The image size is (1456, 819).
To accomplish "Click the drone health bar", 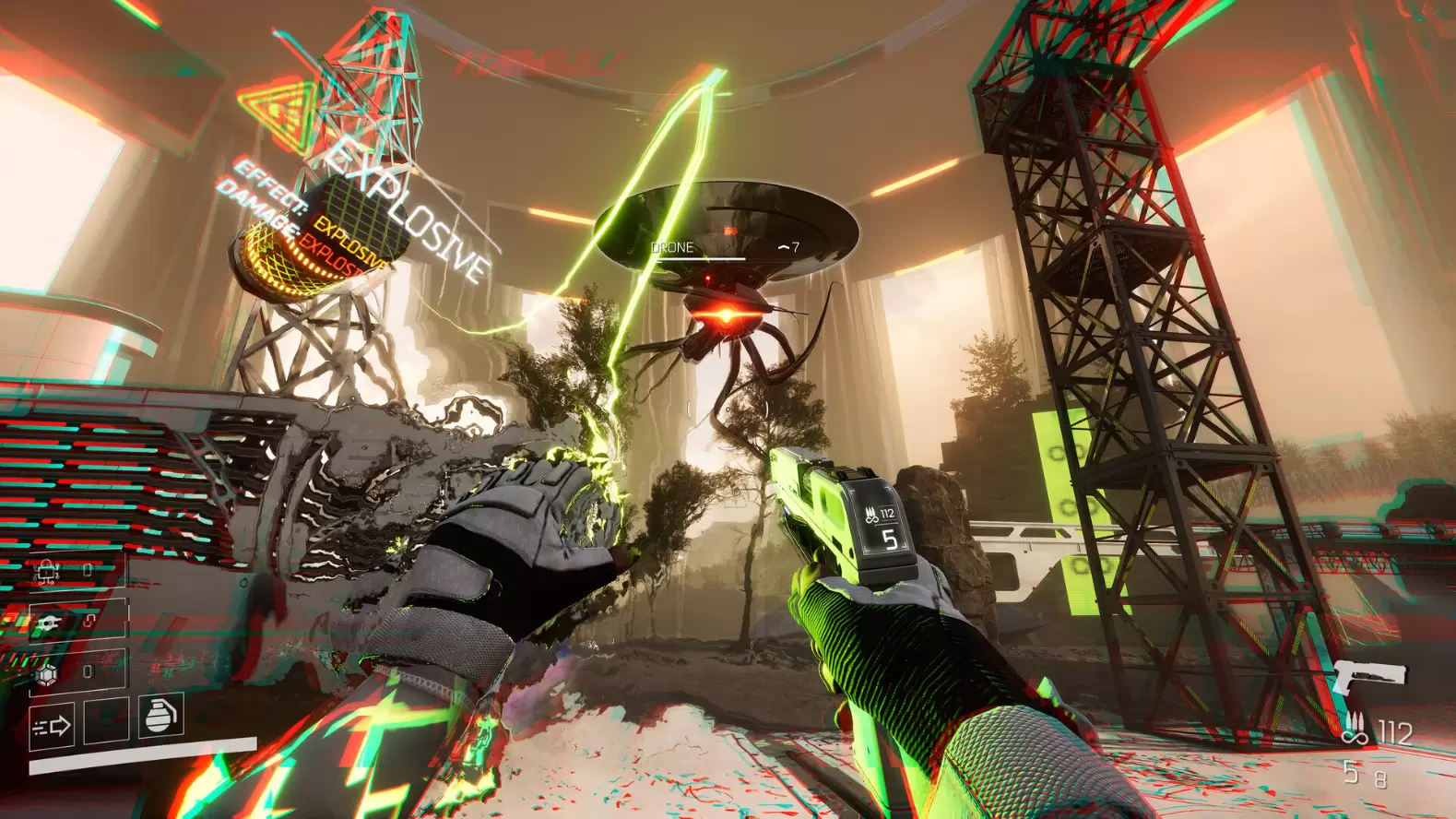I will (701, 258).
